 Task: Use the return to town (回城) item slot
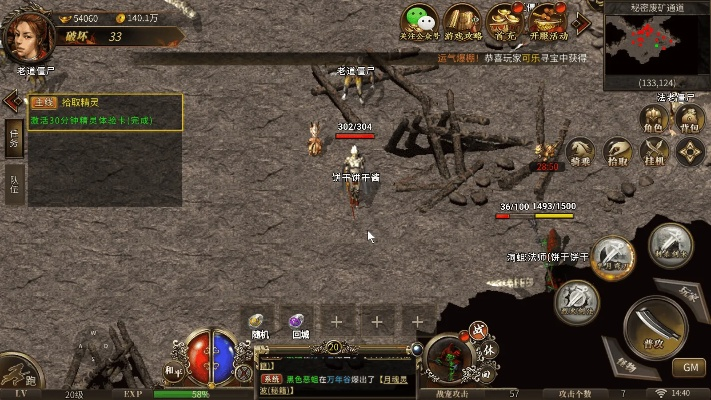point(297,321)
